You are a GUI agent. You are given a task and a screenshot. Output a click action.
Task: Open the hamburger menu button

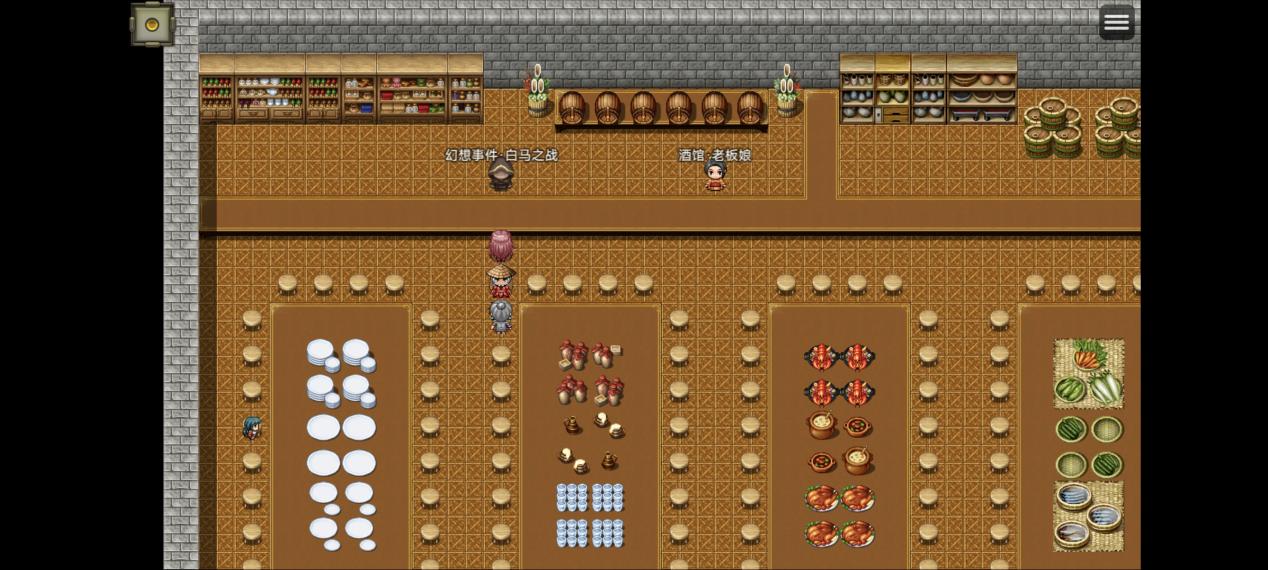click(1116, 22)
